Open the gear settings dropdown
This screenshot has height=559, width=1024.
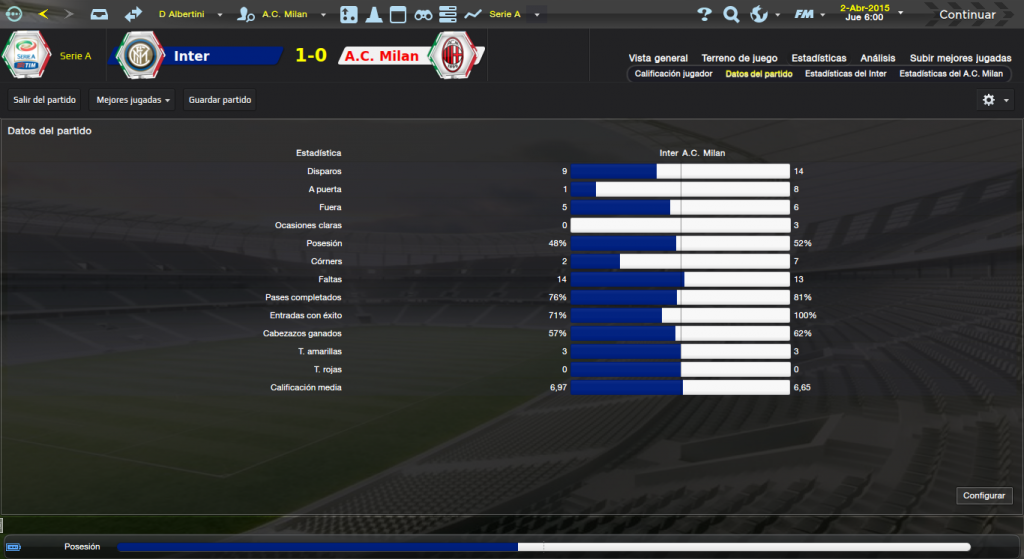click(995, 100)
